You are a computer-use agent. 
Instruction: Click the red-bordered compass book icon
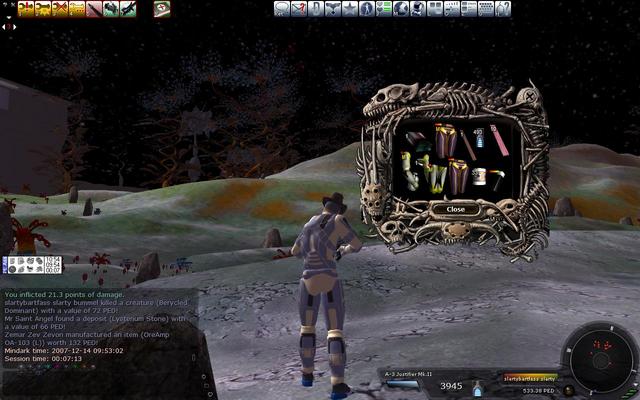[x=162, y=8]
